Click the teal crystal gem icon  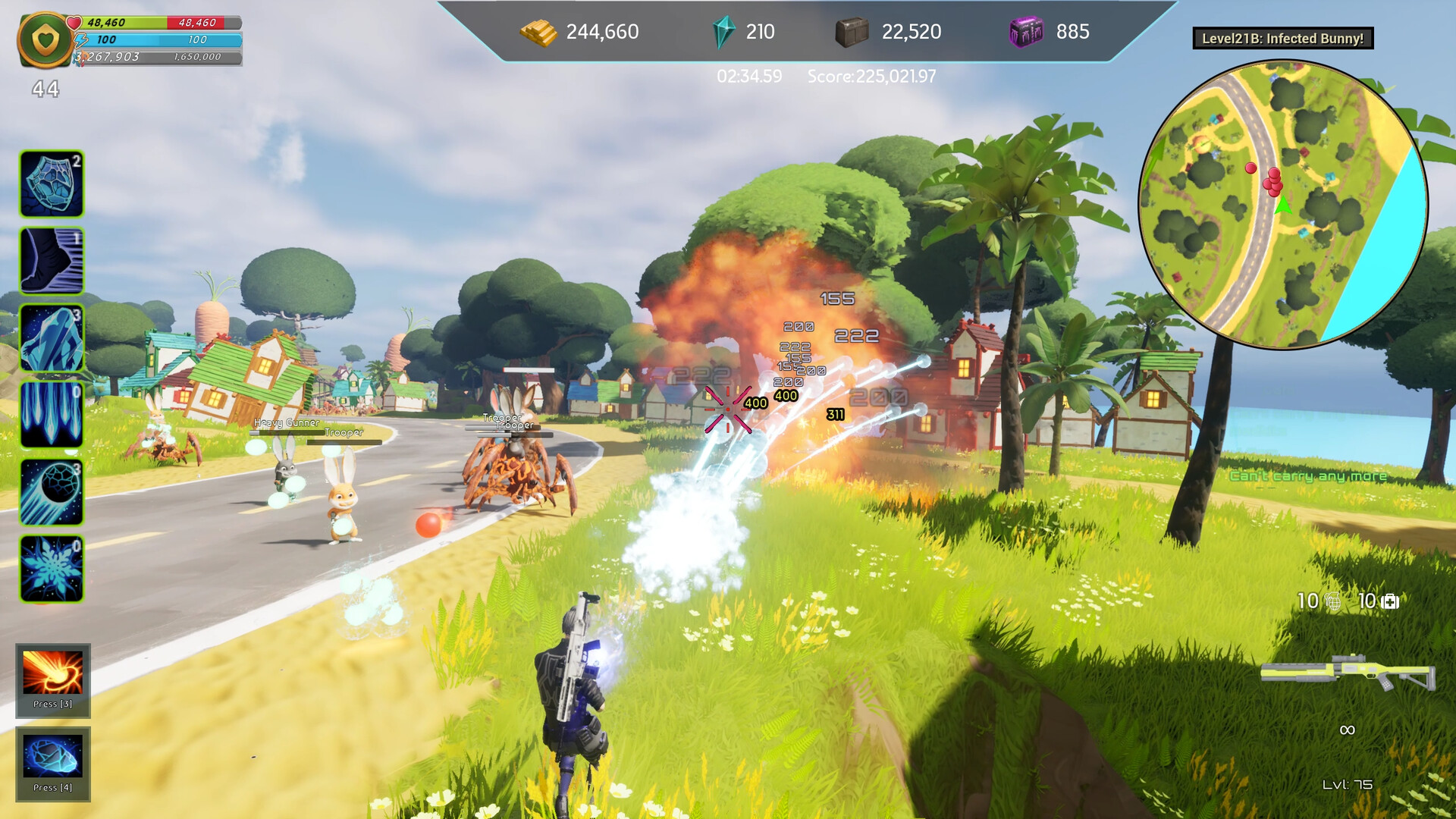723,33
